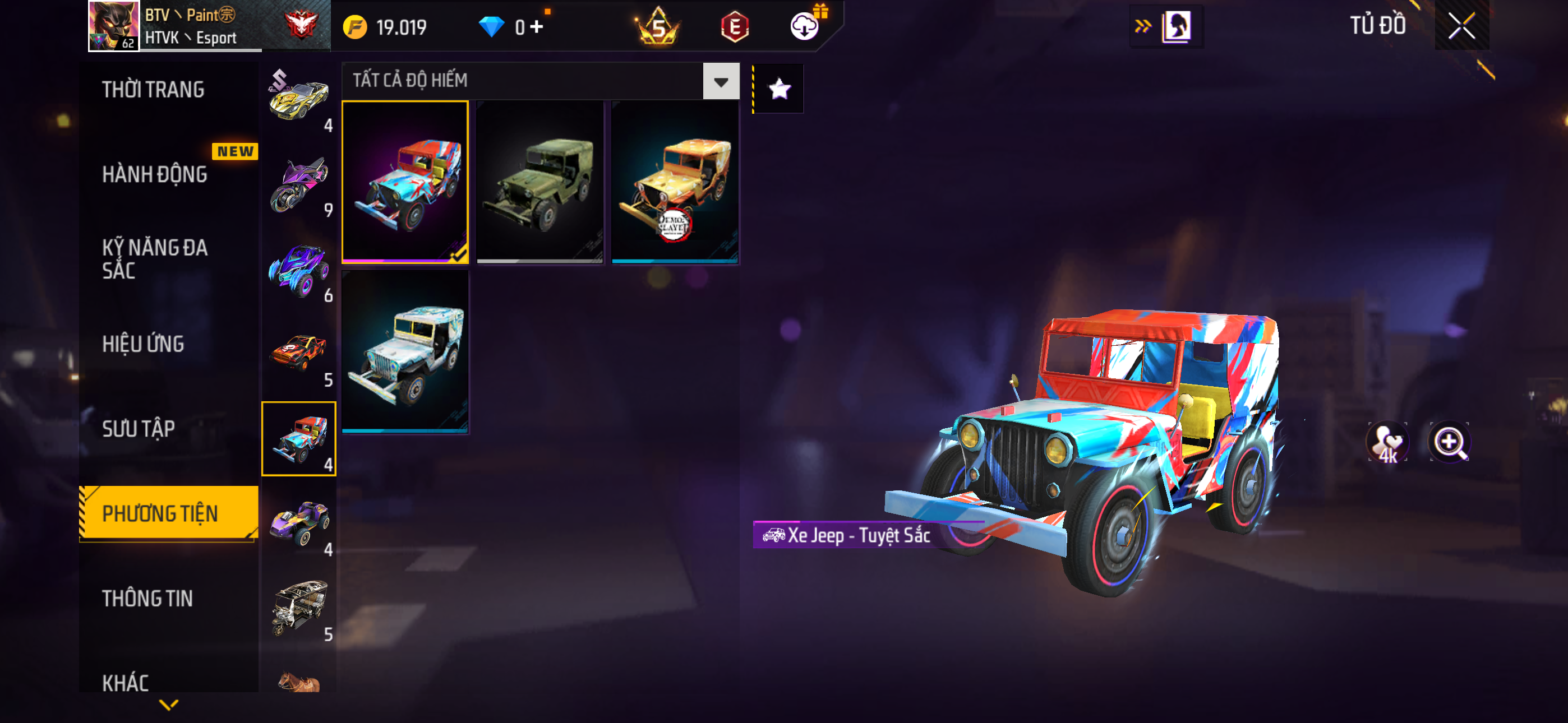Open the Thời Trang category
This screenshot has height=723, width=1568.
[153, 90]
